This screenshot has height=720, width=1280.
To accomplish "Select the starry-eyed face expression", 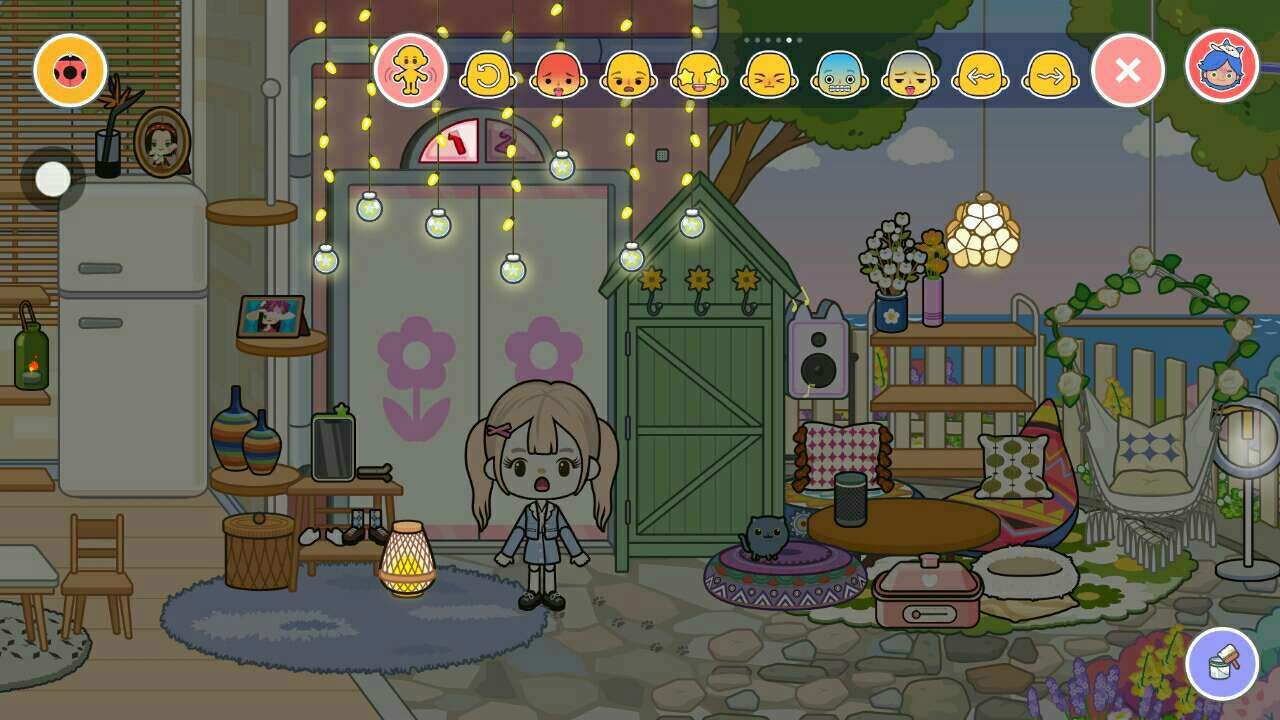I will click(699, 74).
